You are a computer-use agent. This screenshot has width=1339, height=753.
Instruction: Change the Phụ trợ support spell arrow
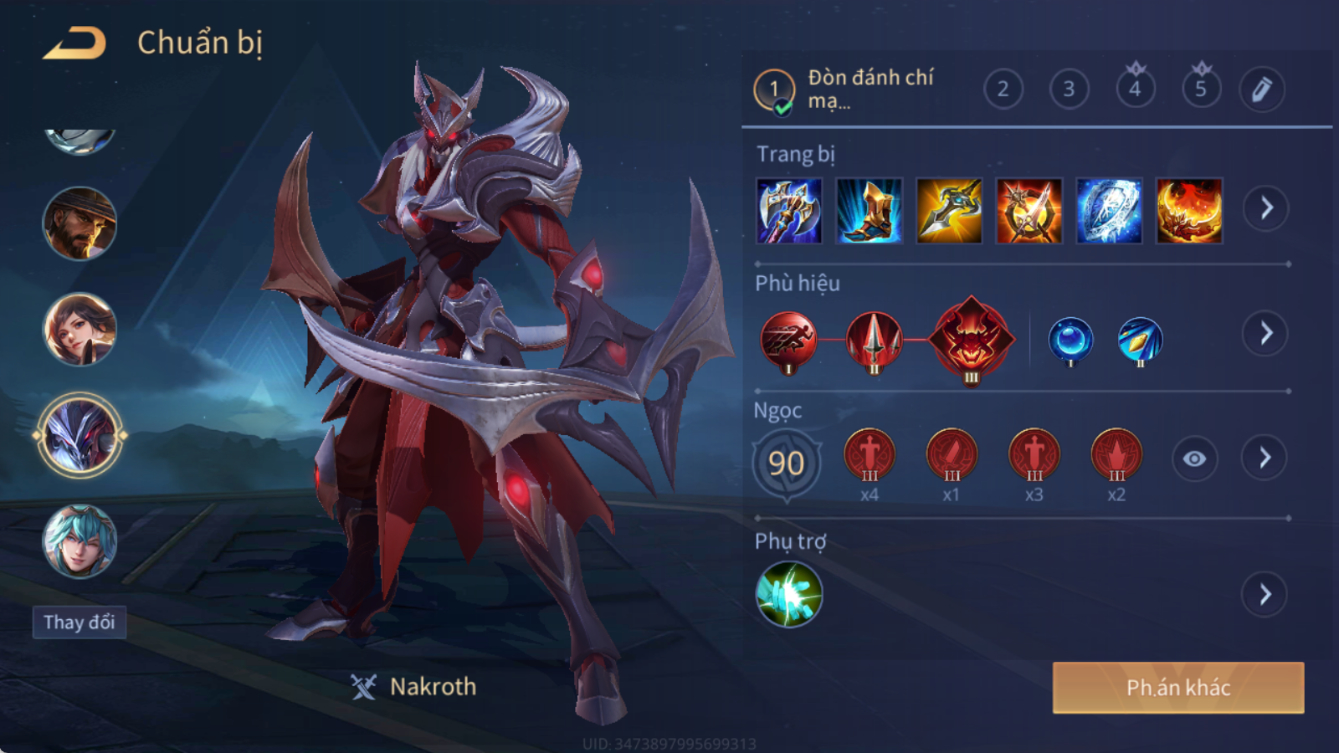click(x=1264, y=595)
